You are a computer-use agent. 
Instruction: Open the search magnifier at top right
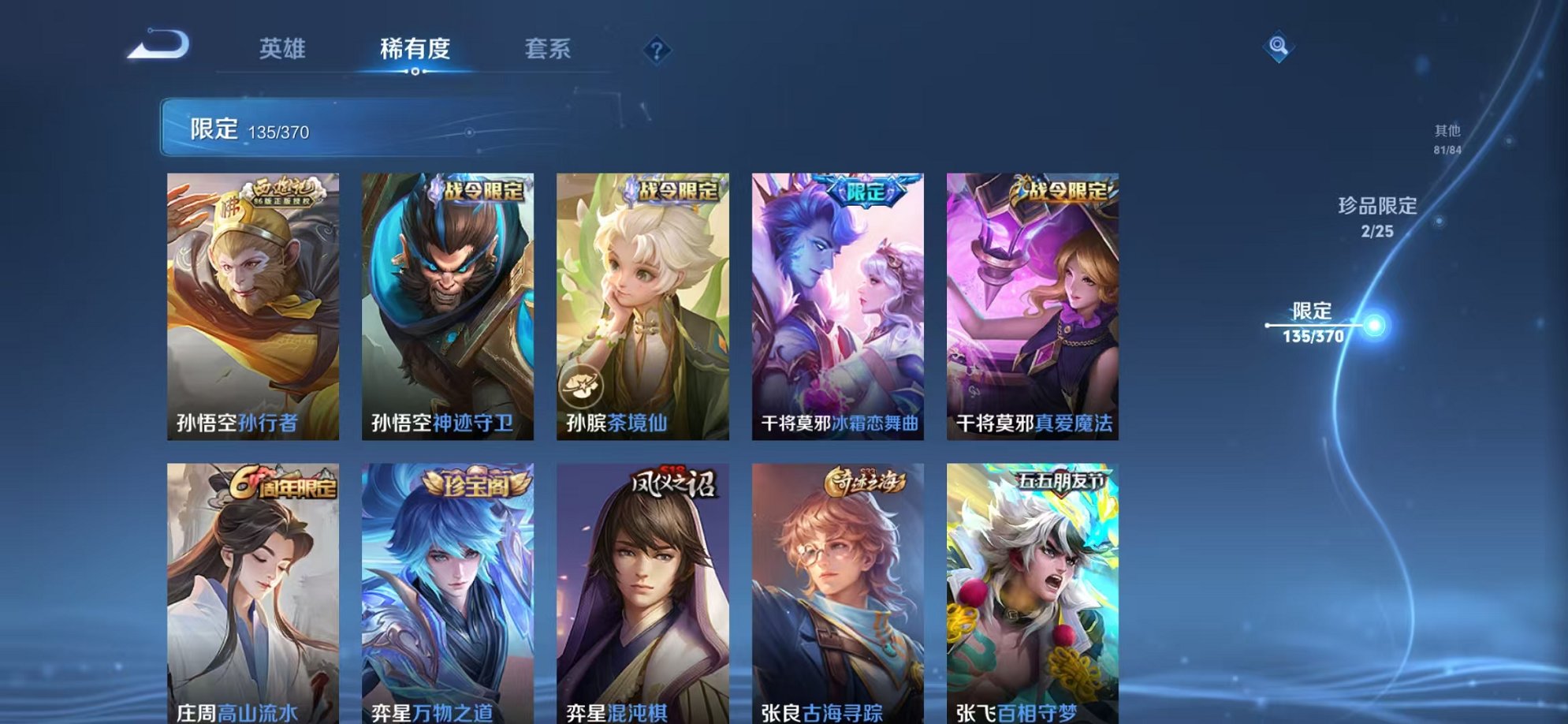(1277, 45)
